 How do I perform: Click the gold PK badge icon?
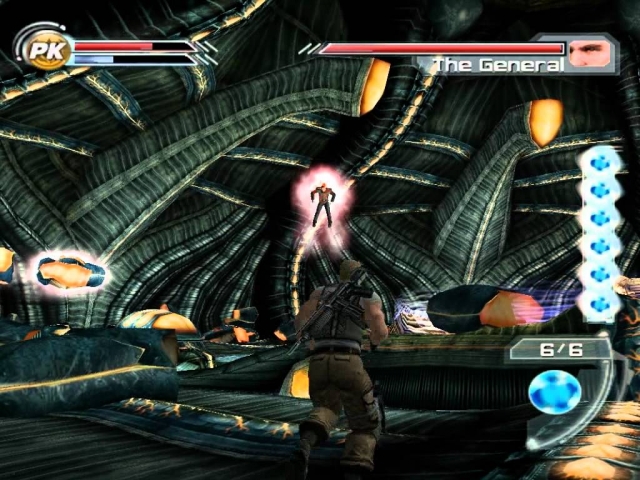[x=43, y=50]
